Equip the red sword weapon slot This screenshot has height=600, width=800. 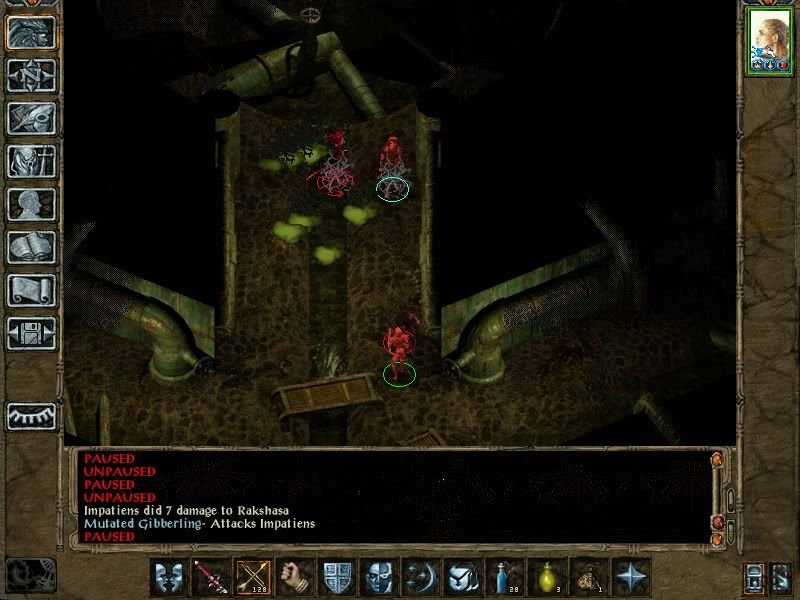211,578
